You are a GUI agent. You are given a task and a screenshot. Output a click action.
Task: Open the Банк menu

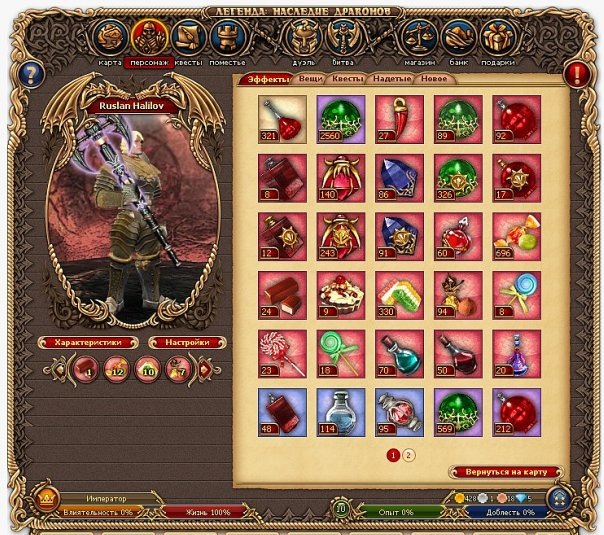pos(458,38)
